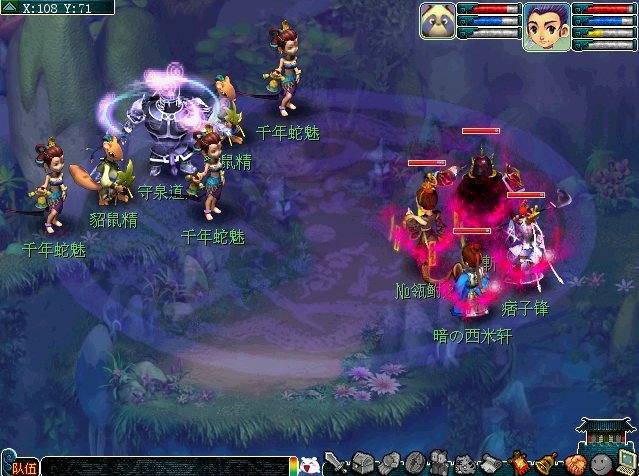Image resolution: width=639 pixels, height=476 pixels.
Task: Click the clasped hands trade icon
Action: [388, 464]
